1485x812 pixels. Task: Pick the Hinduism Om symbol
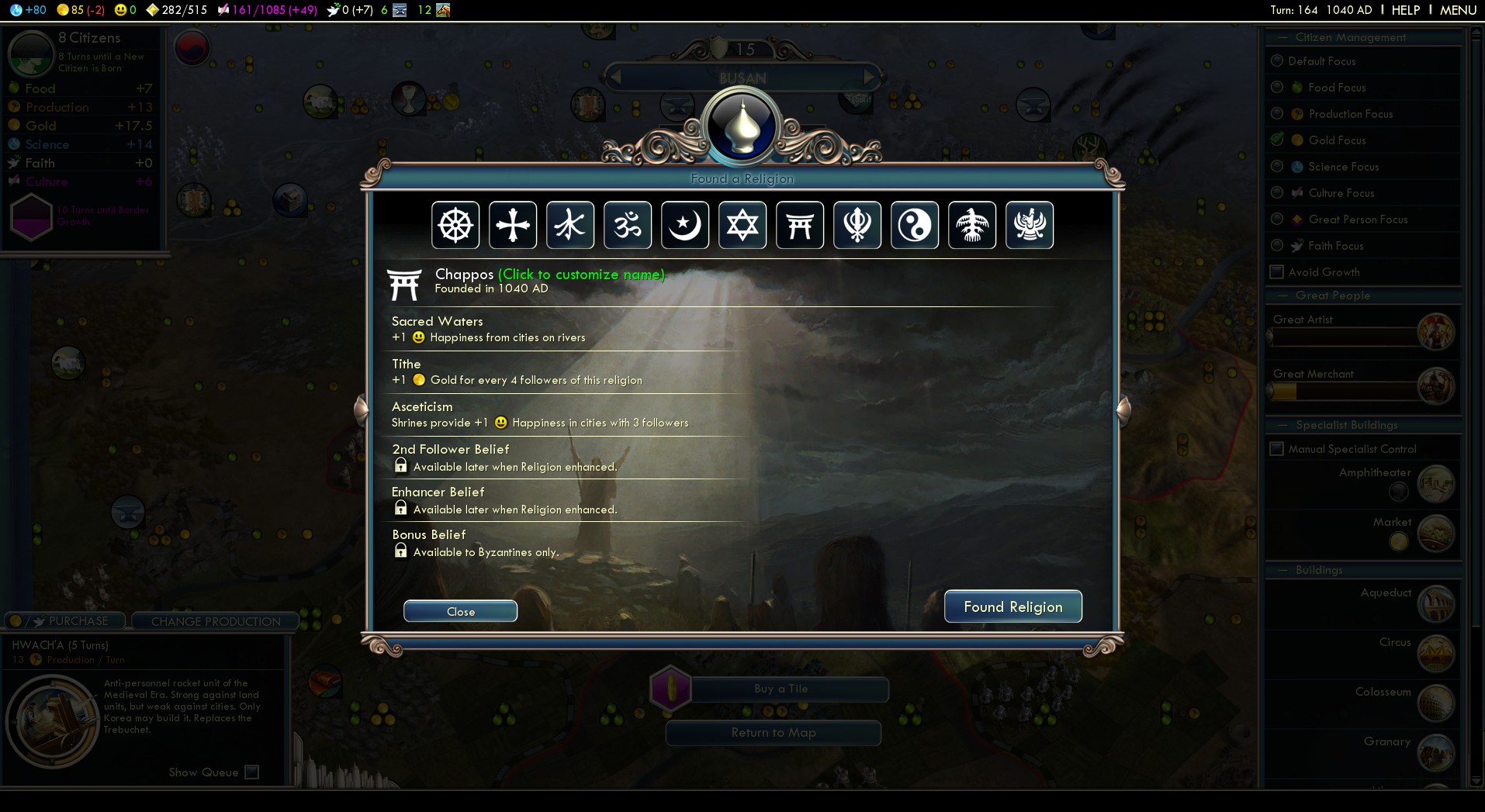(628, 226)
